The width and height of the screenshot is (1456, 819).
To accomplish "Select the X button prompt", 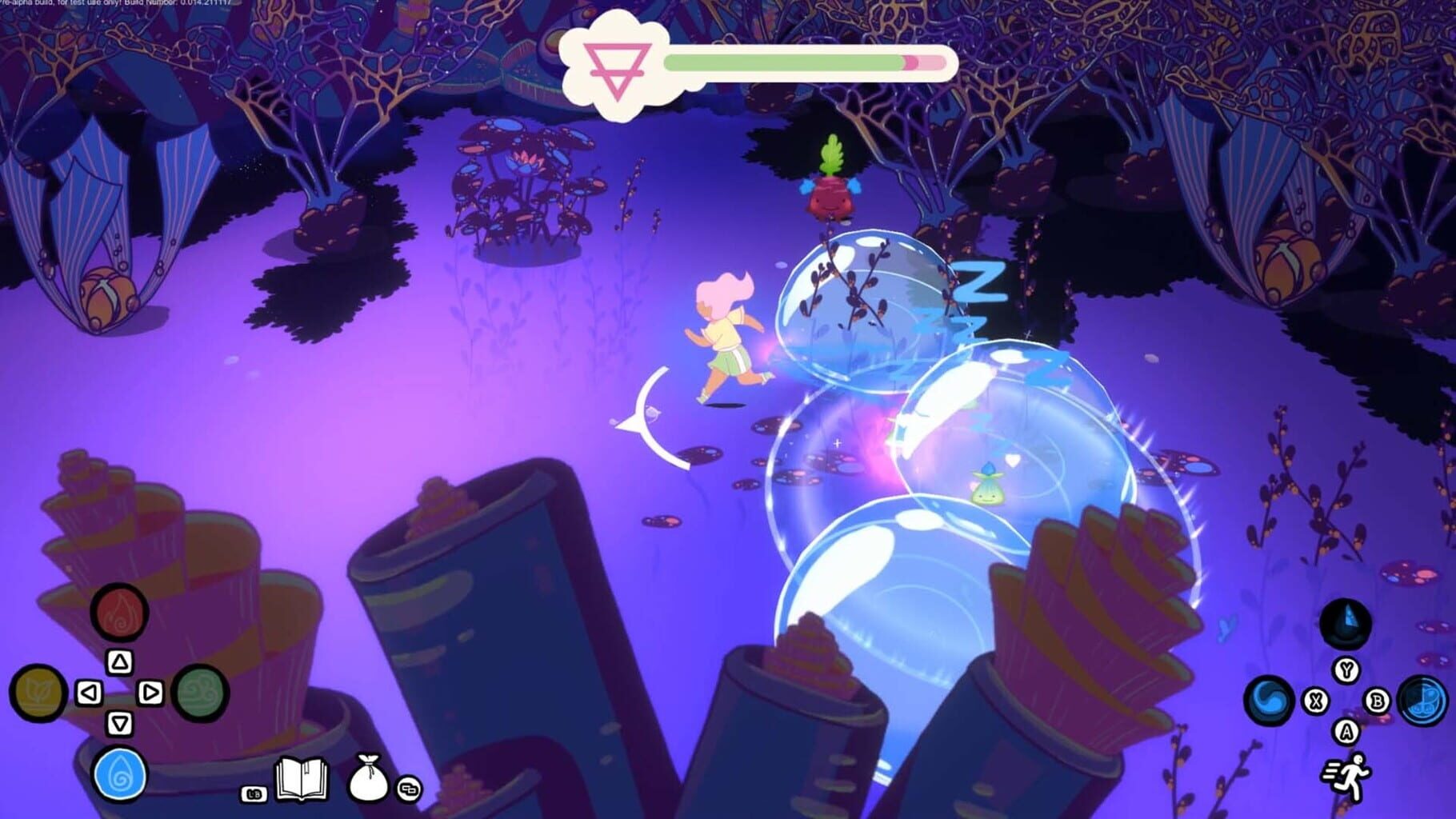I will click(1316, 701).
